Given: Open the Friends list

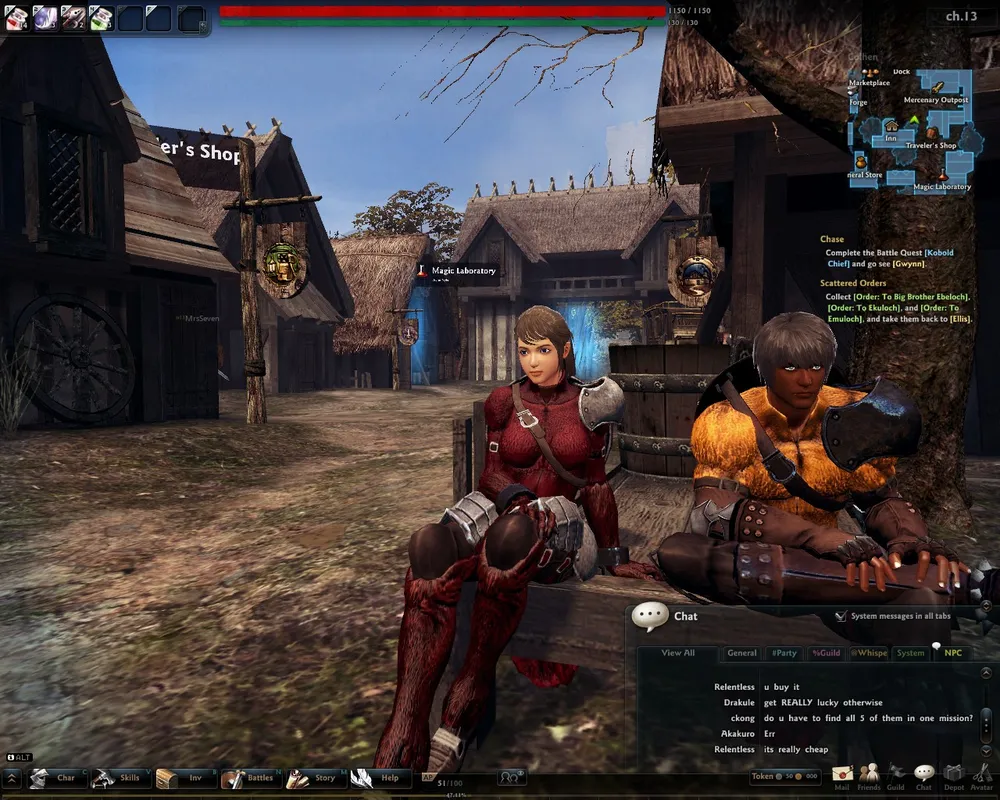Looking at the screenshot, I should point(869,775).
